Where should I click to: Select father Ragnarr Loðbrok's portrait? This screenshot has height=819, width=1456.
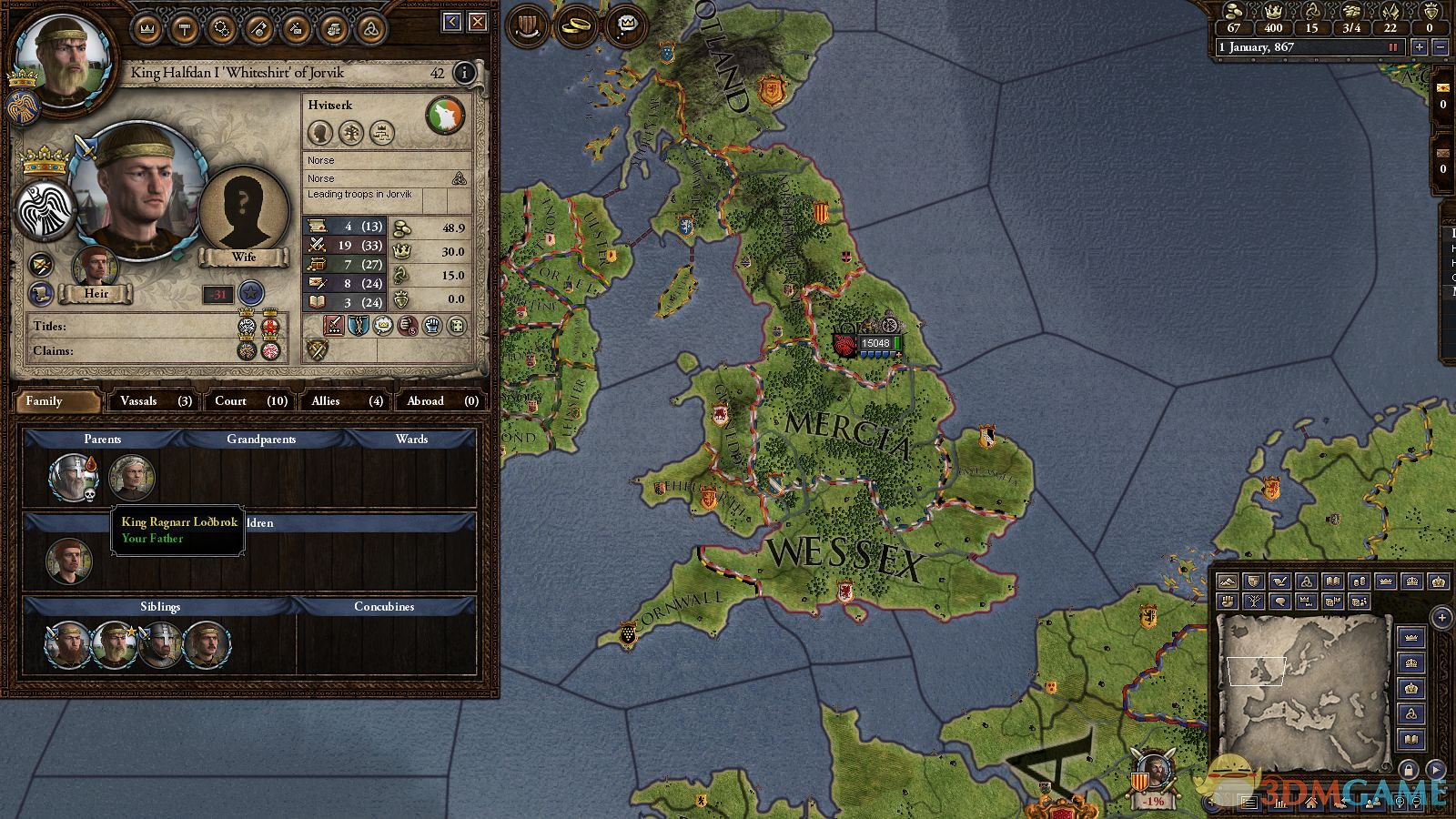pyautogui.click(x=69, y=477)
